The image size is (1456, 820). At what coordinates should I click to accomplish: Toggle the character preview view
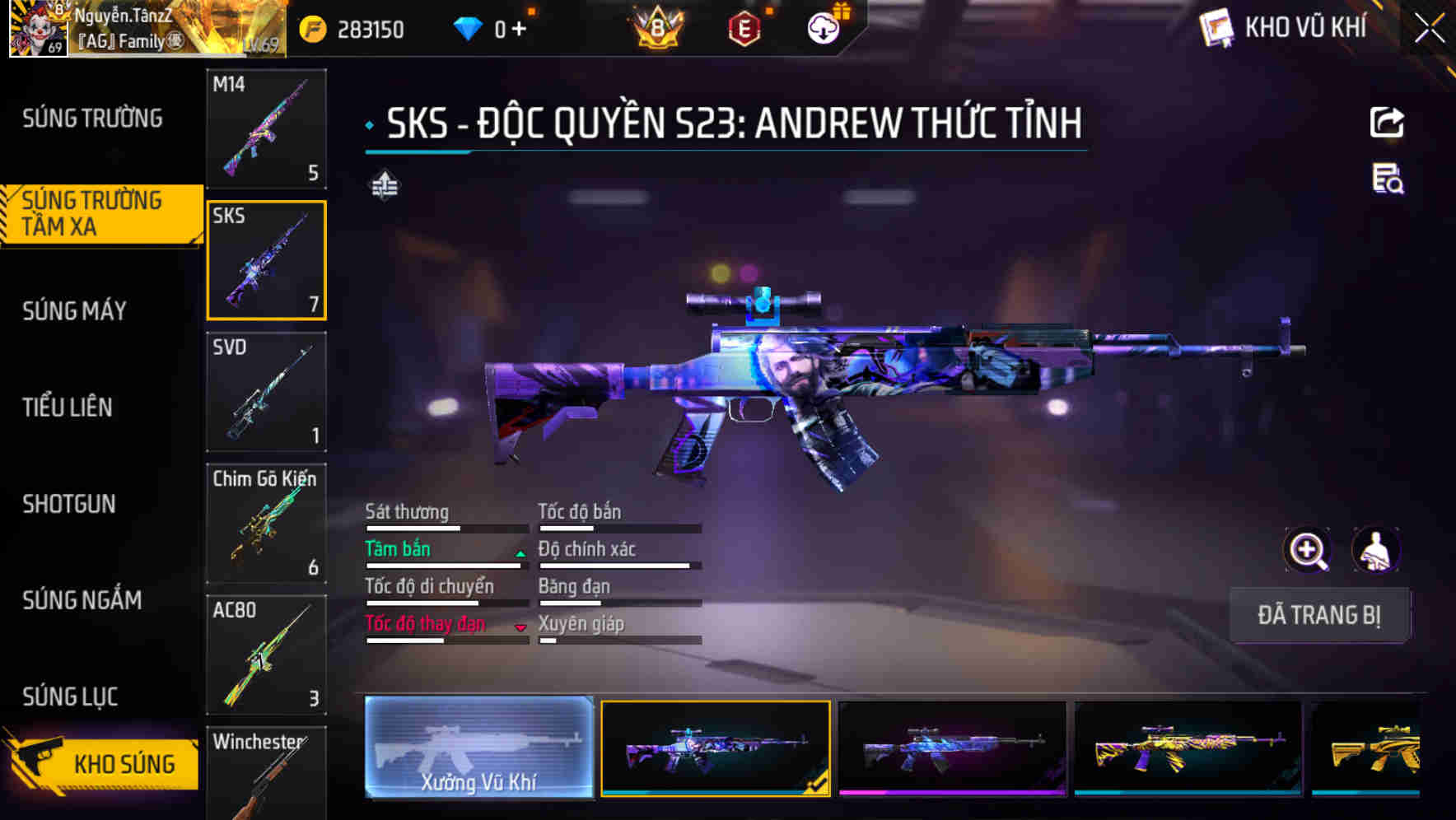1377,549
